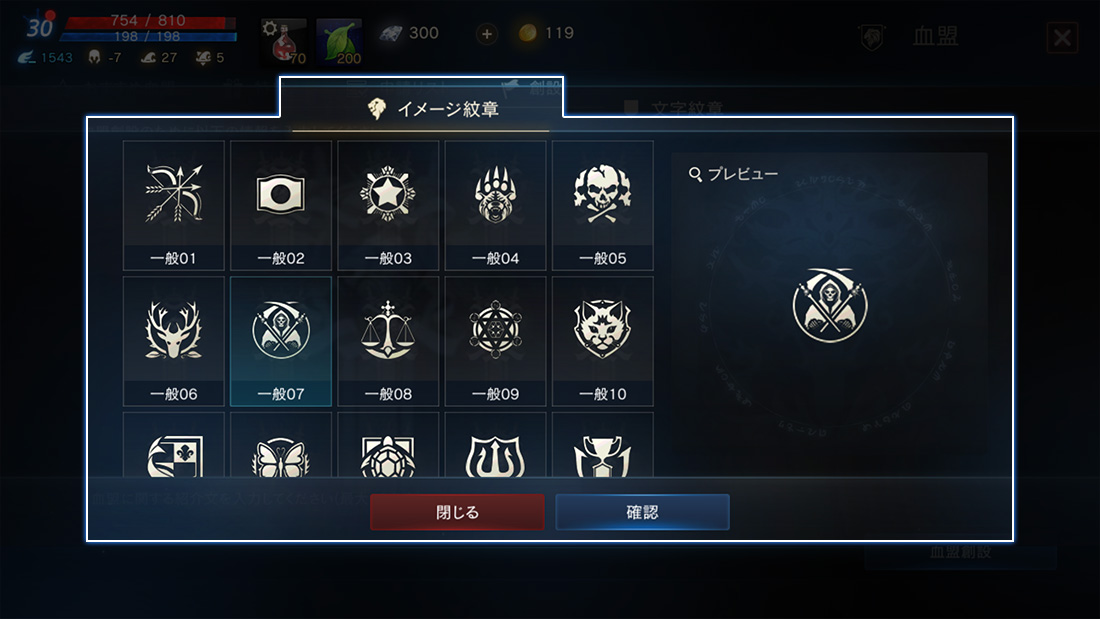Click the red 閉じる button
The height and width of the screenshot is (619, 1100).
457,512
